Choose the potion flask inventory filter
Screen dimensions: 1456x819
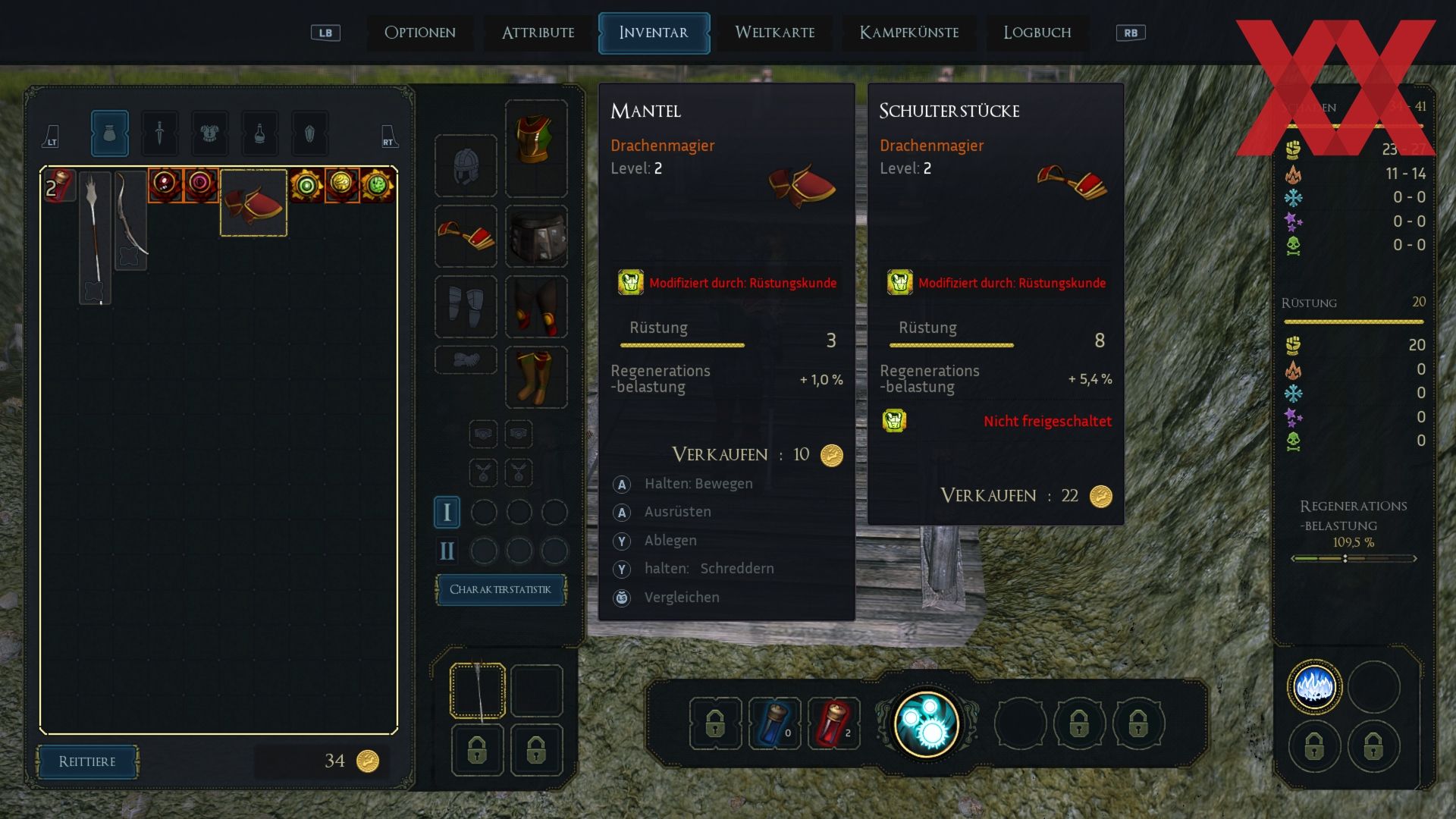coord(259,133)
